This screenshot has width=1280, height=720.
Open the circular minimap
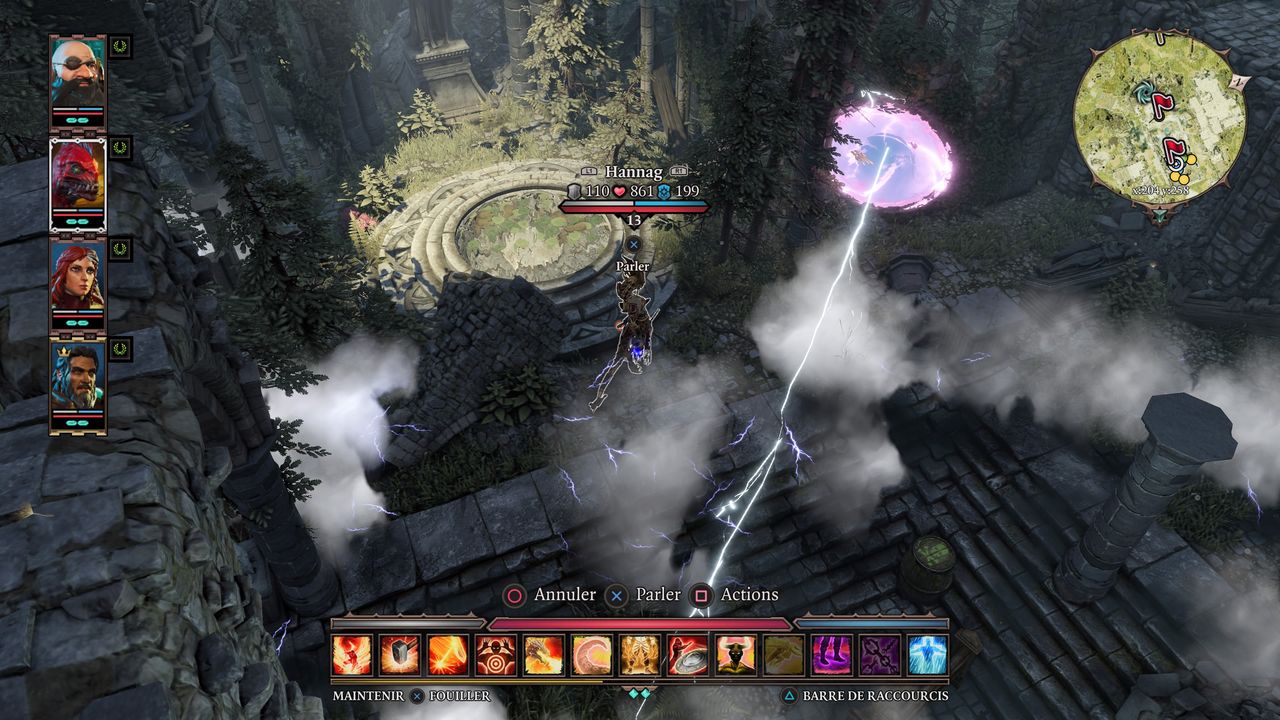tap(1159, 119)
